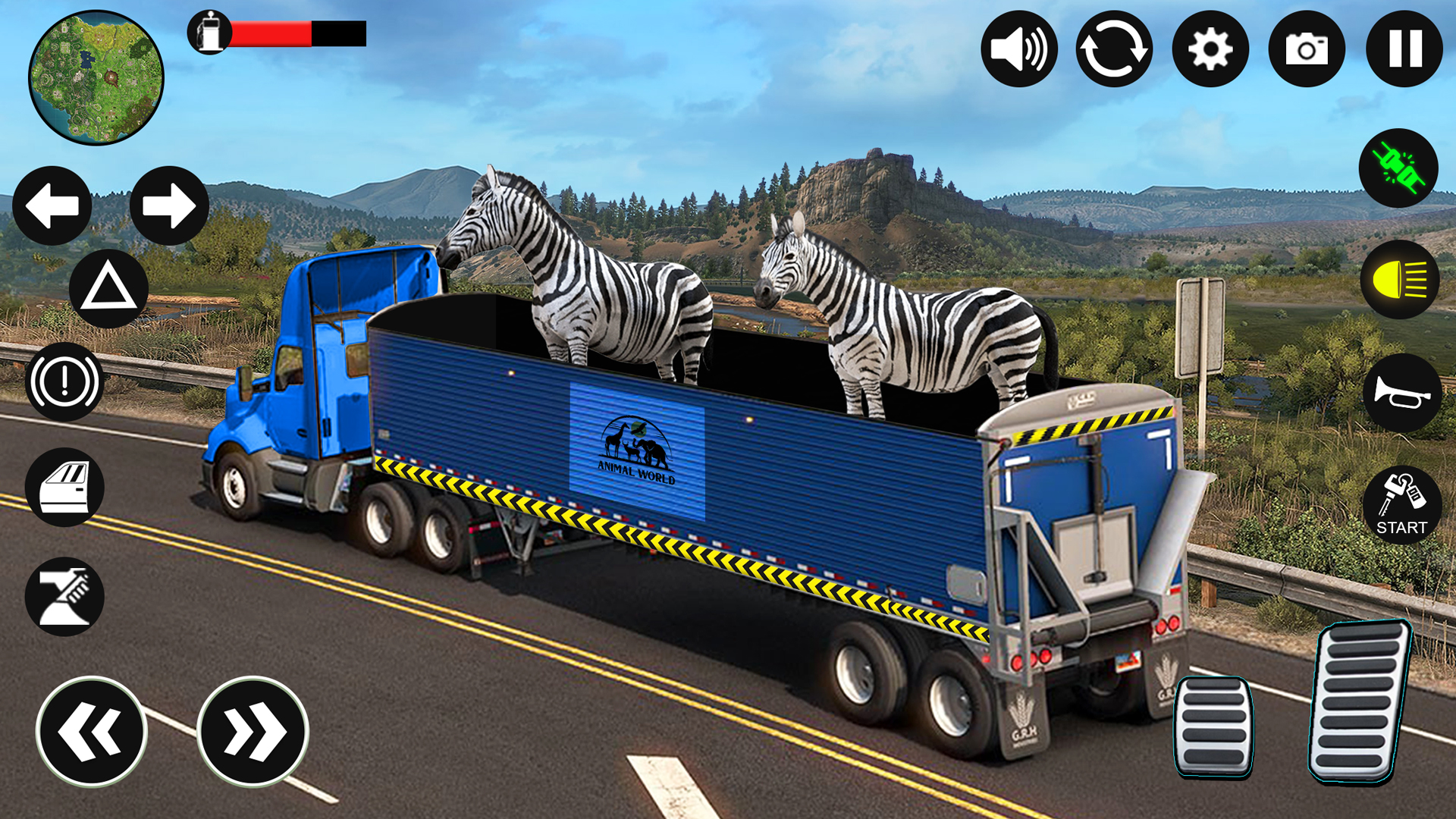Mute the game sound
1456x819 pixels.
tap(1020, 47)
